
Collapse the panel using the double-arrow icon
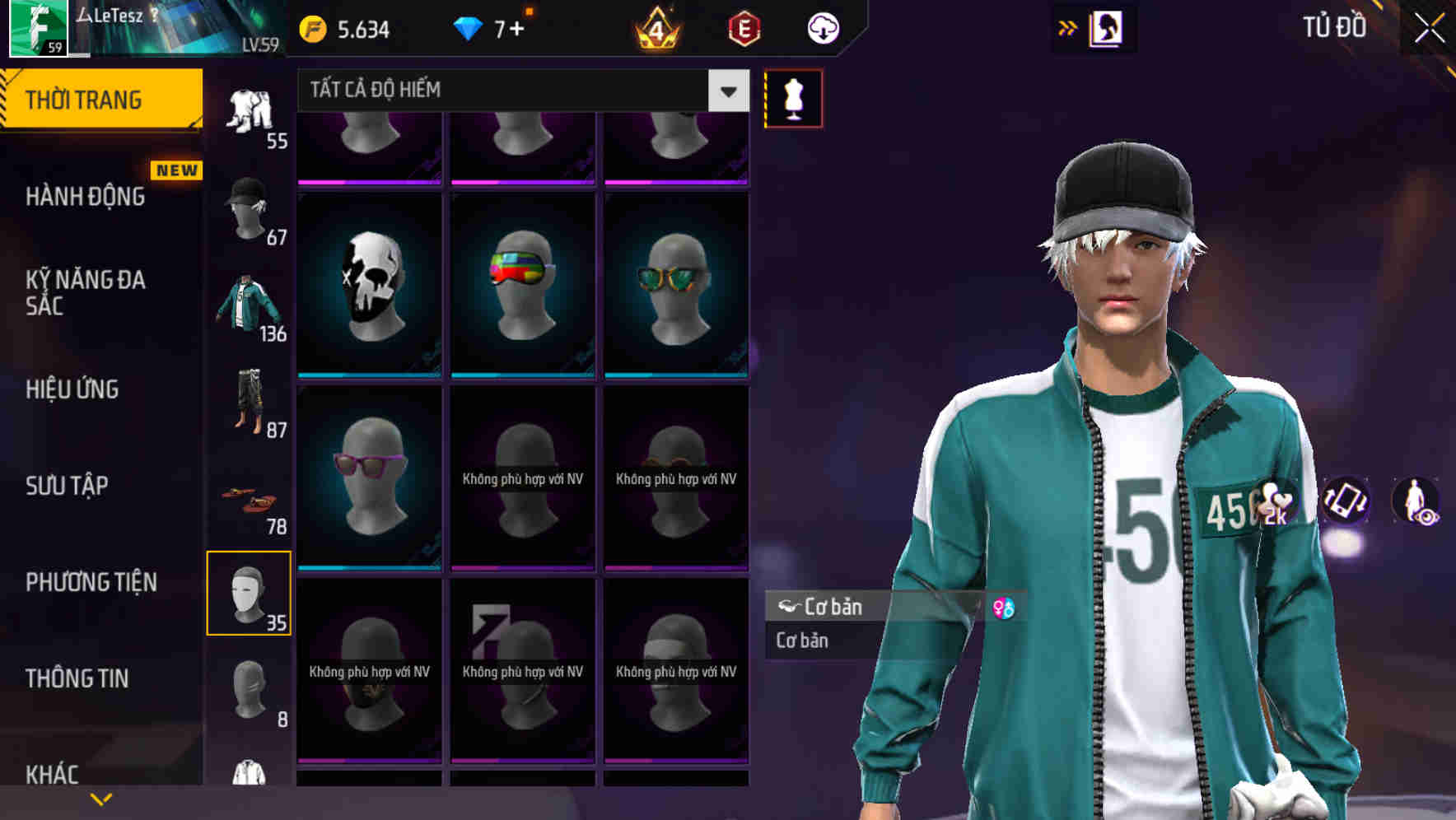[x=1068, y=27]
